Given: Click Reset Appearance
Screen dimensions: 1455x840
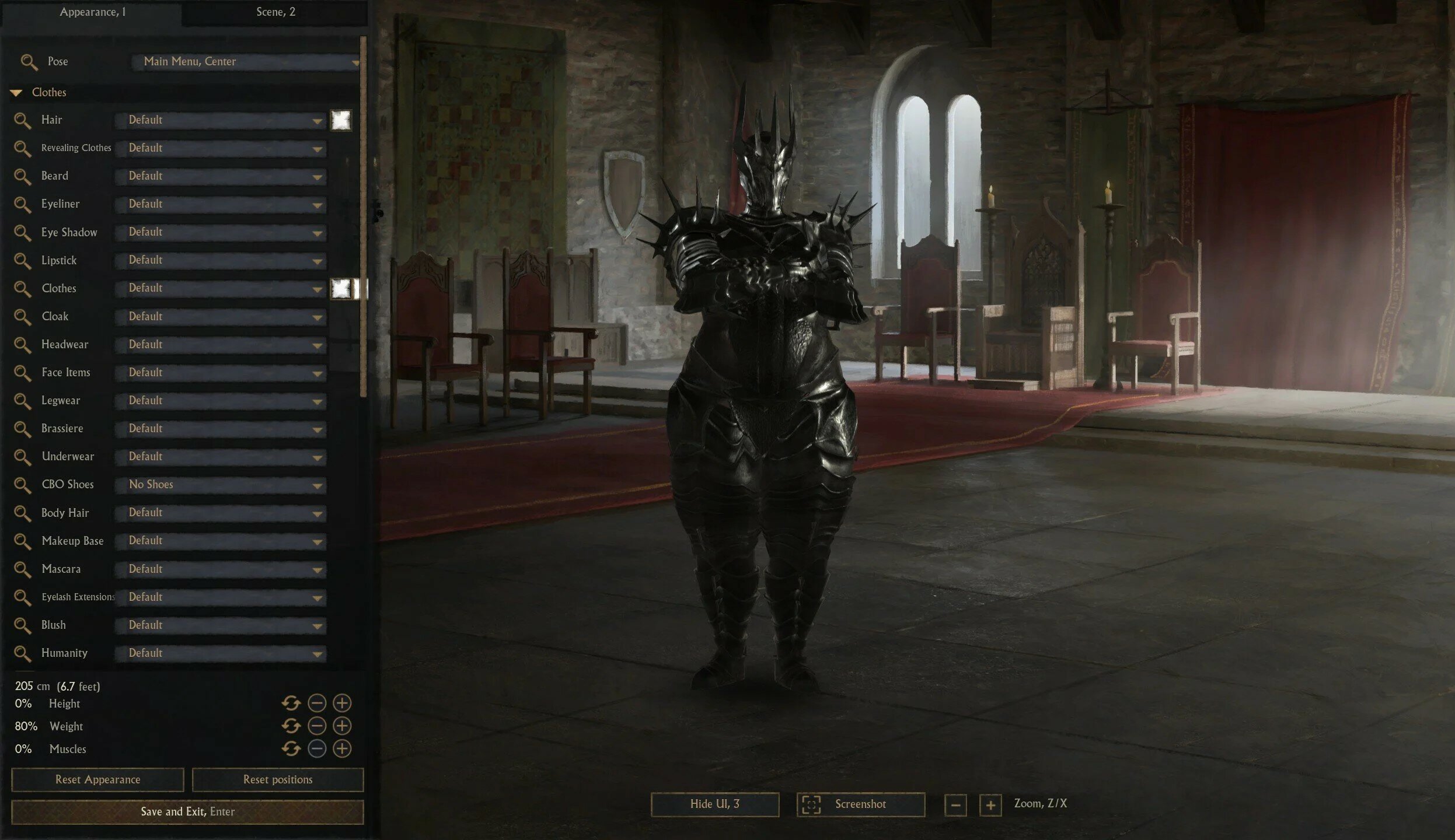Looking at the screenshot, I should coord(97,779).
